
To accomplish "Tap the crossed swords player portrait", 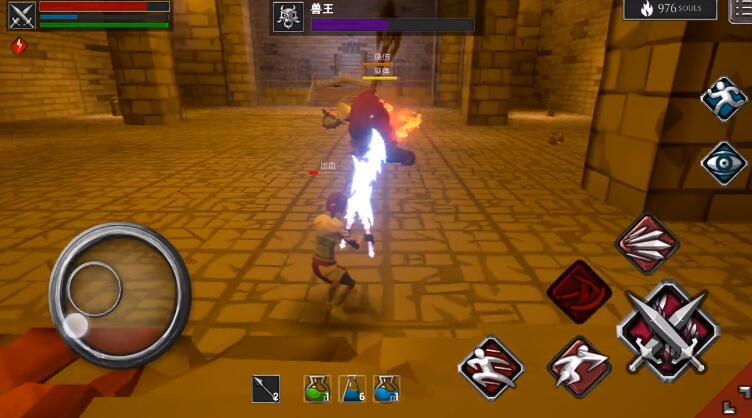I will click(x=22, y=15).
